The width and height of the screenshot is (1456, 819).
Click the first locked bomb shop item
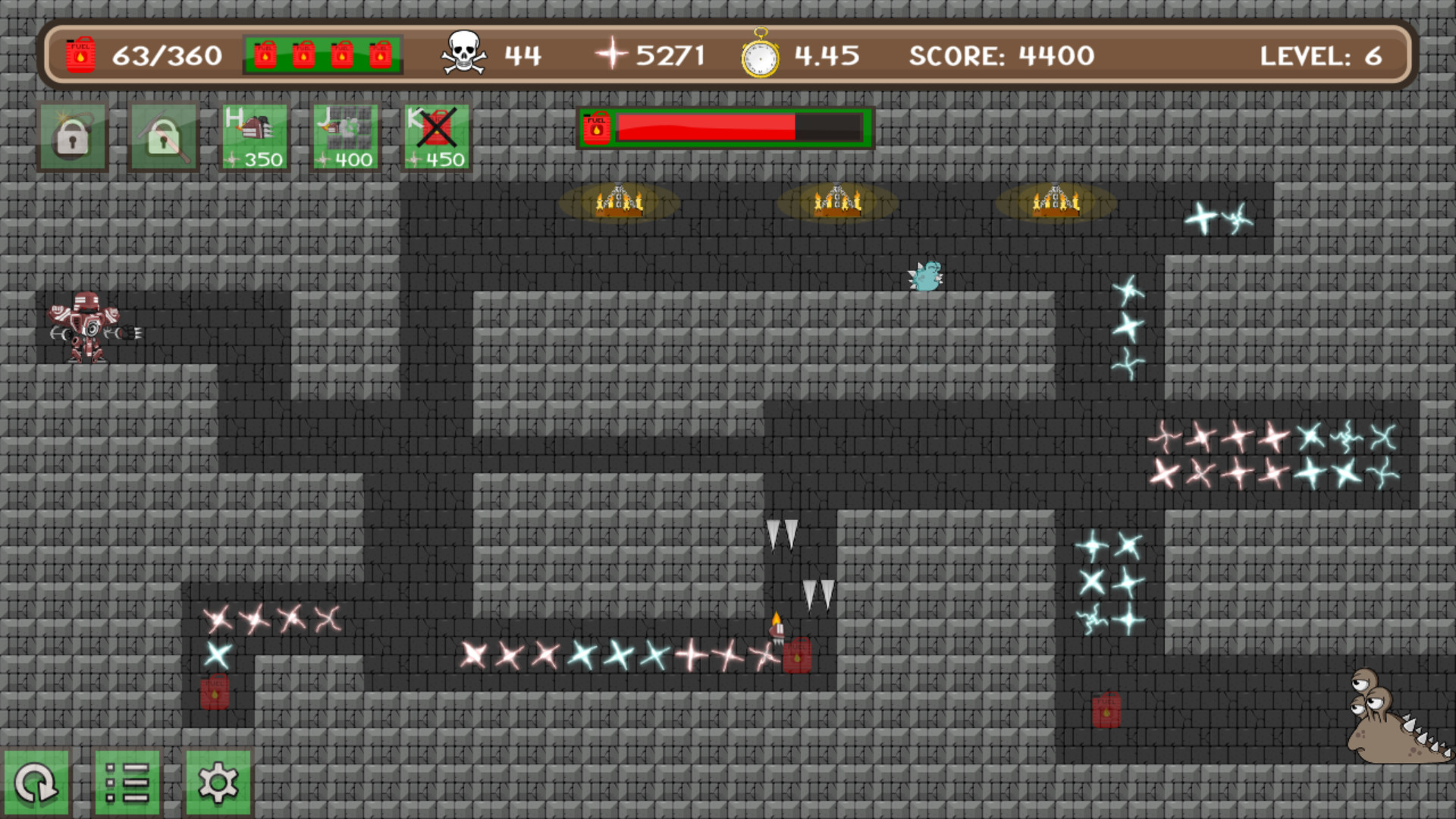(x=72, y=135)
